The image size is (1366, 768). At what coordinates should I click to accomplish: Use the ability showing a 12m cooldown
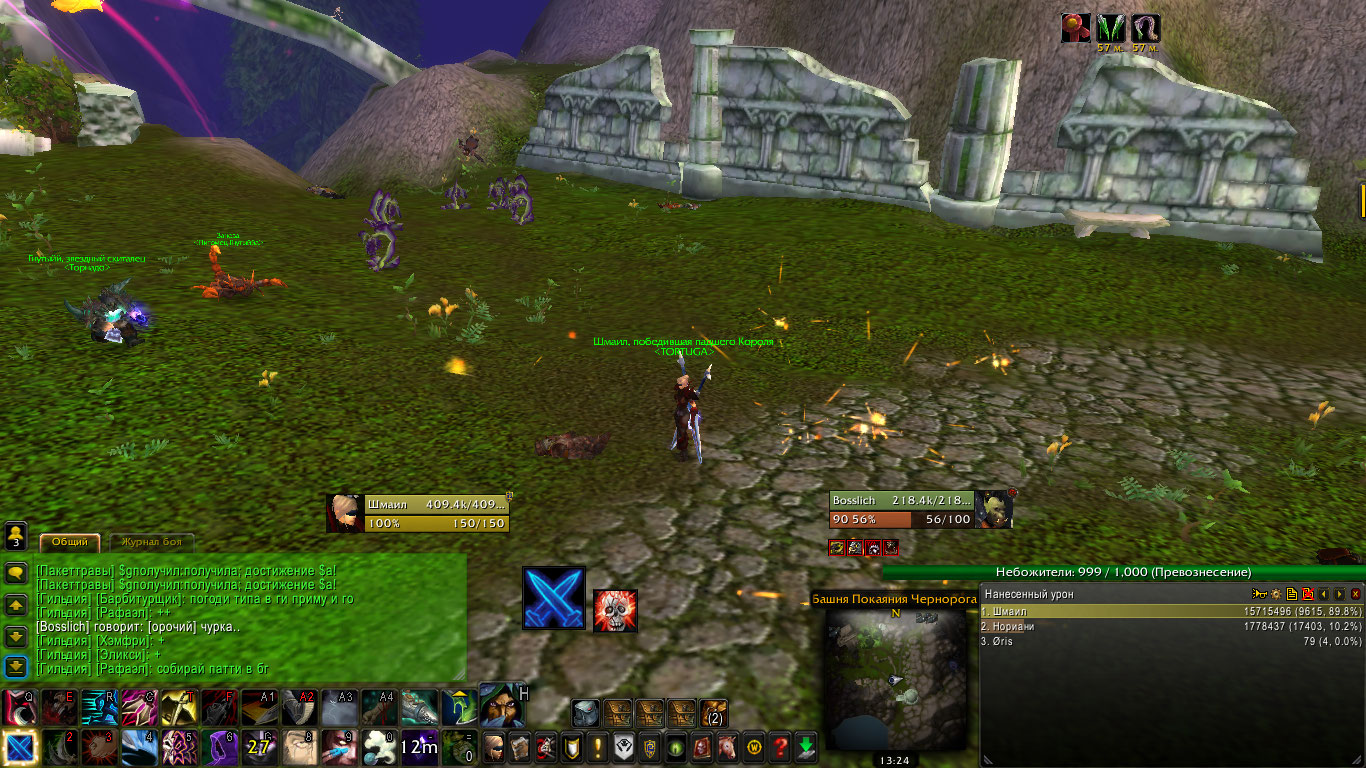tap(419, 746)
